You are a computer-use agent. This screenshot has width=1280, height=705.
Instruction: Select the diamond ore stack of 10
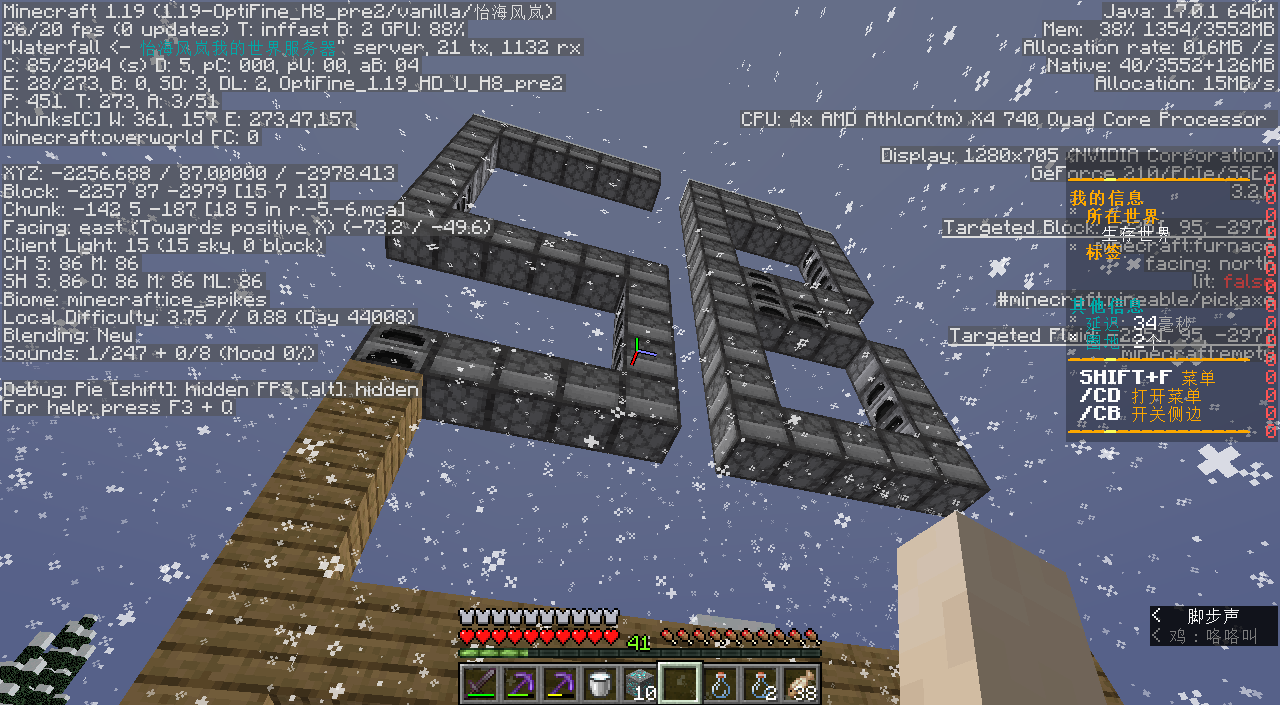[639, 684]
